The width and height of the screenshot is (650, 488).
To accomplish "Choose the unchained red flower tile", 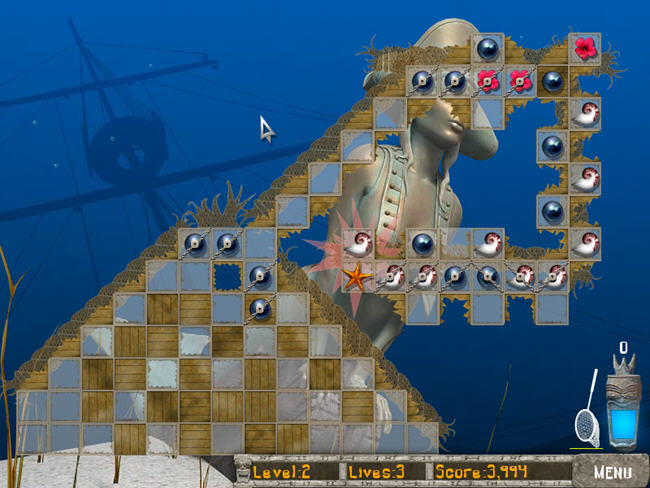I will click(584, 47).
